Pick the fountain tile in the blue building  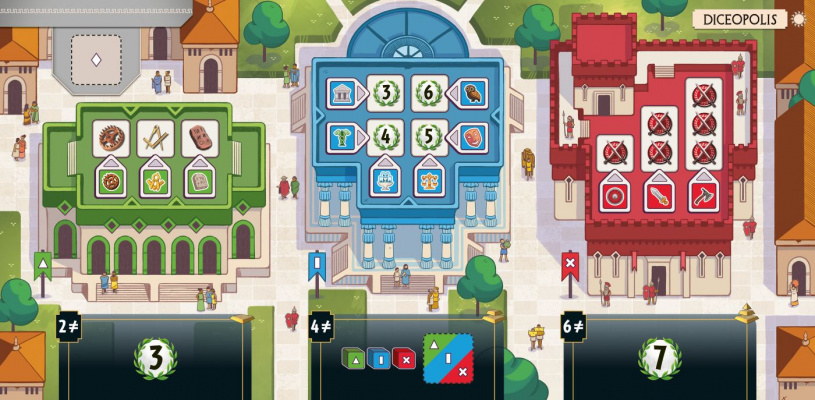[384, 180]
